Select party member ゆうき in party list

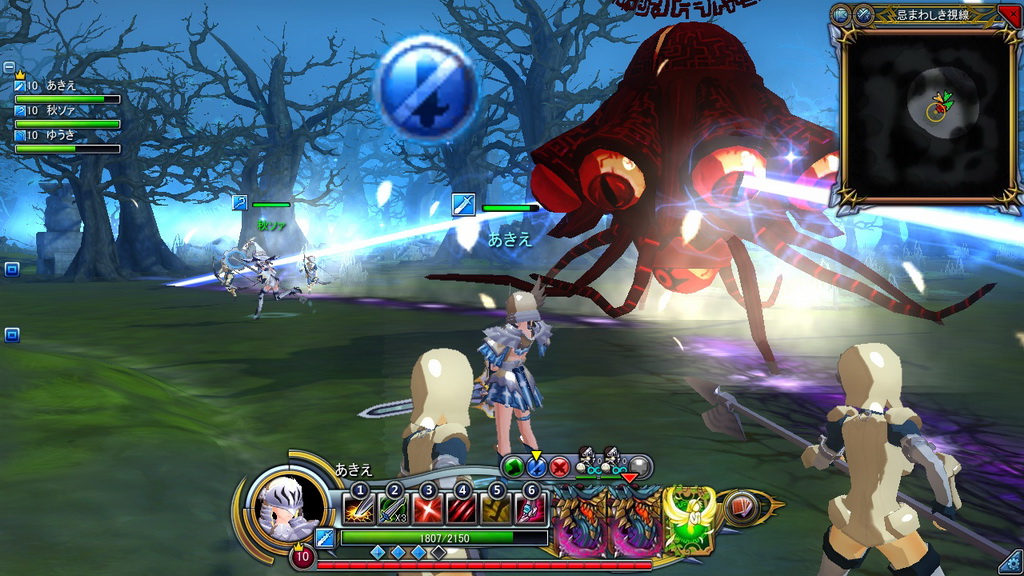pos(66,135)
